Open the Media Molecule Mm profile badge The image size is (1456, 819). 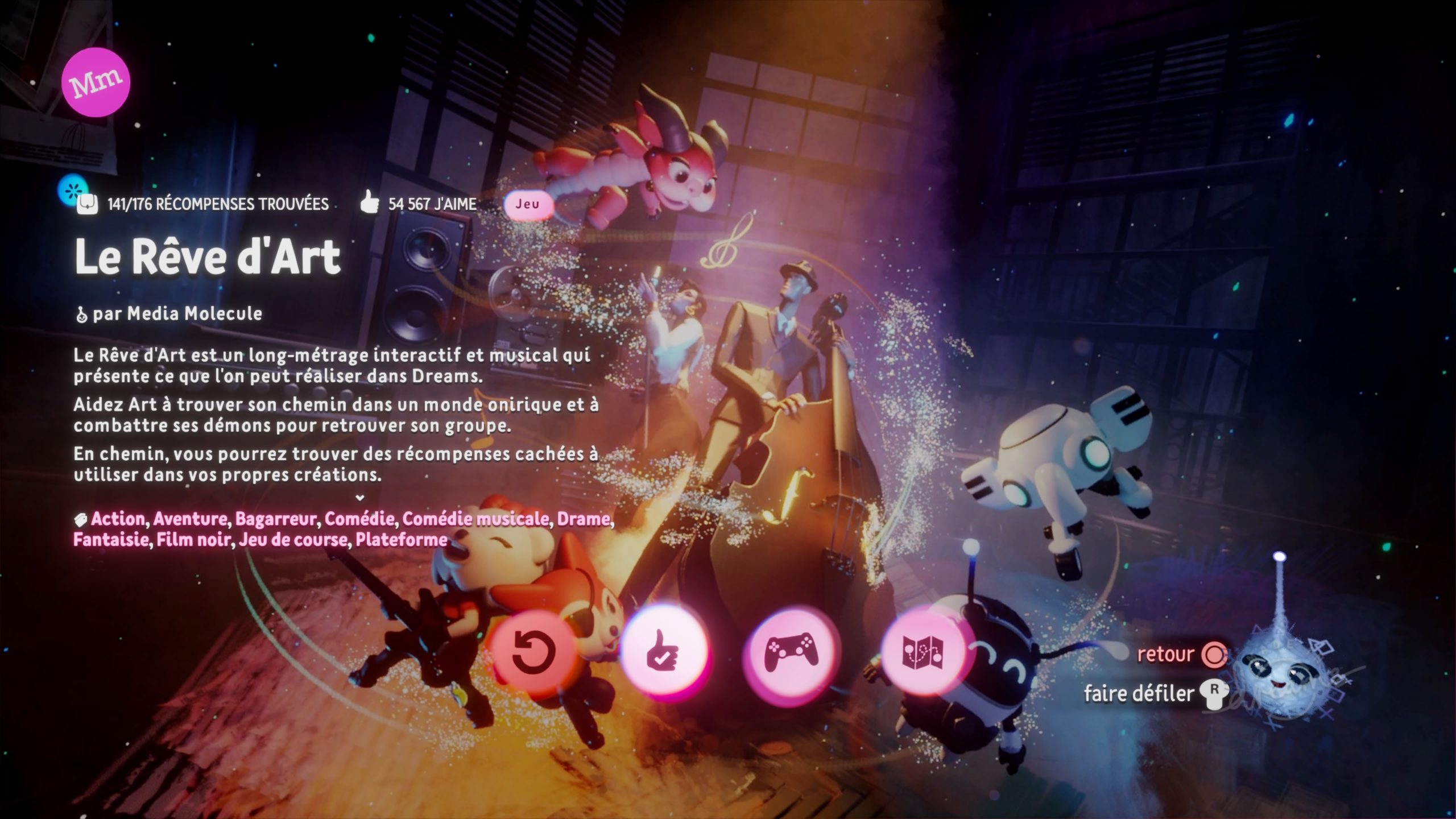(96, 83)
